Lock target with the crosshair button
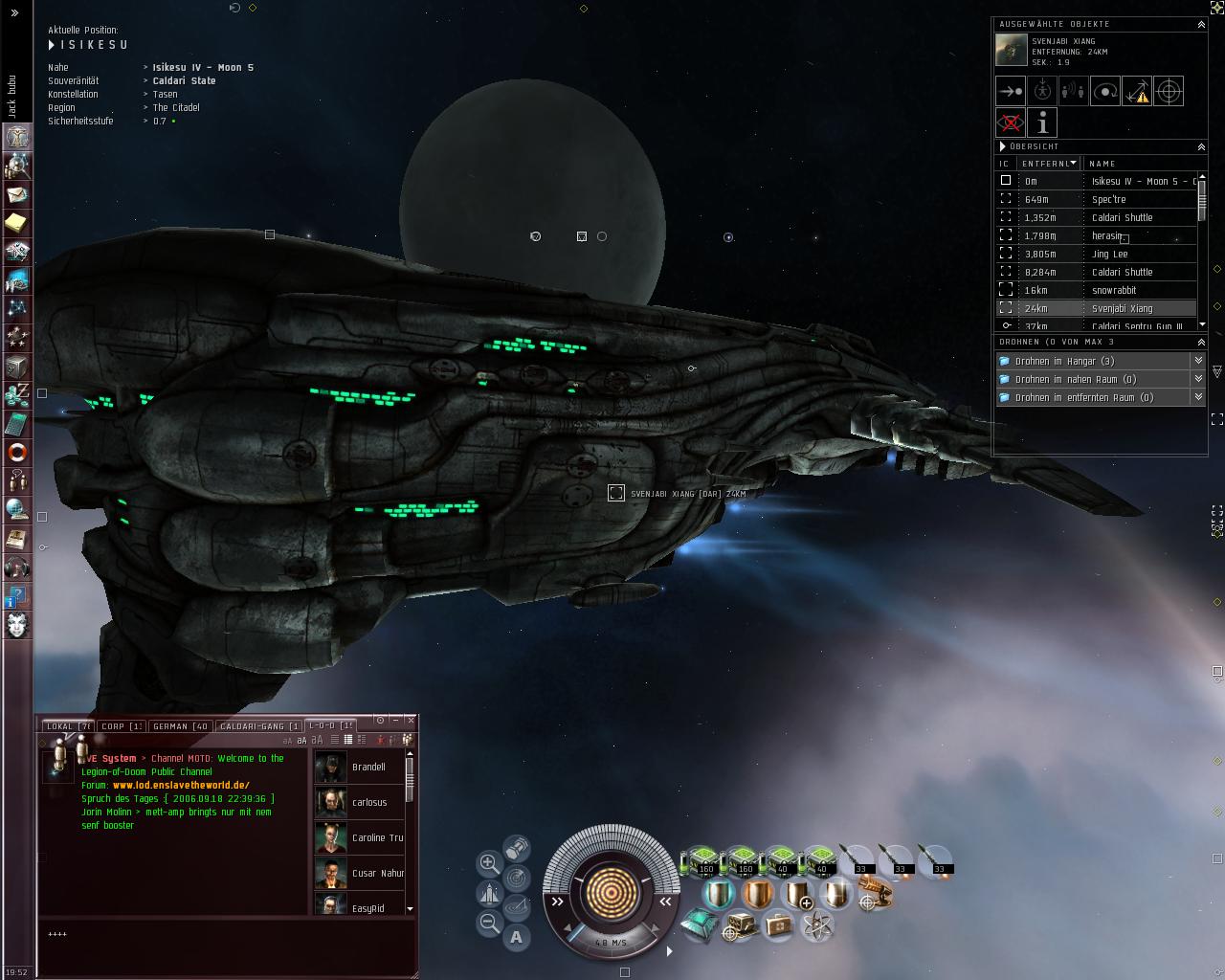This screenshot has width=1225, height=980. tap(1169, 91)
